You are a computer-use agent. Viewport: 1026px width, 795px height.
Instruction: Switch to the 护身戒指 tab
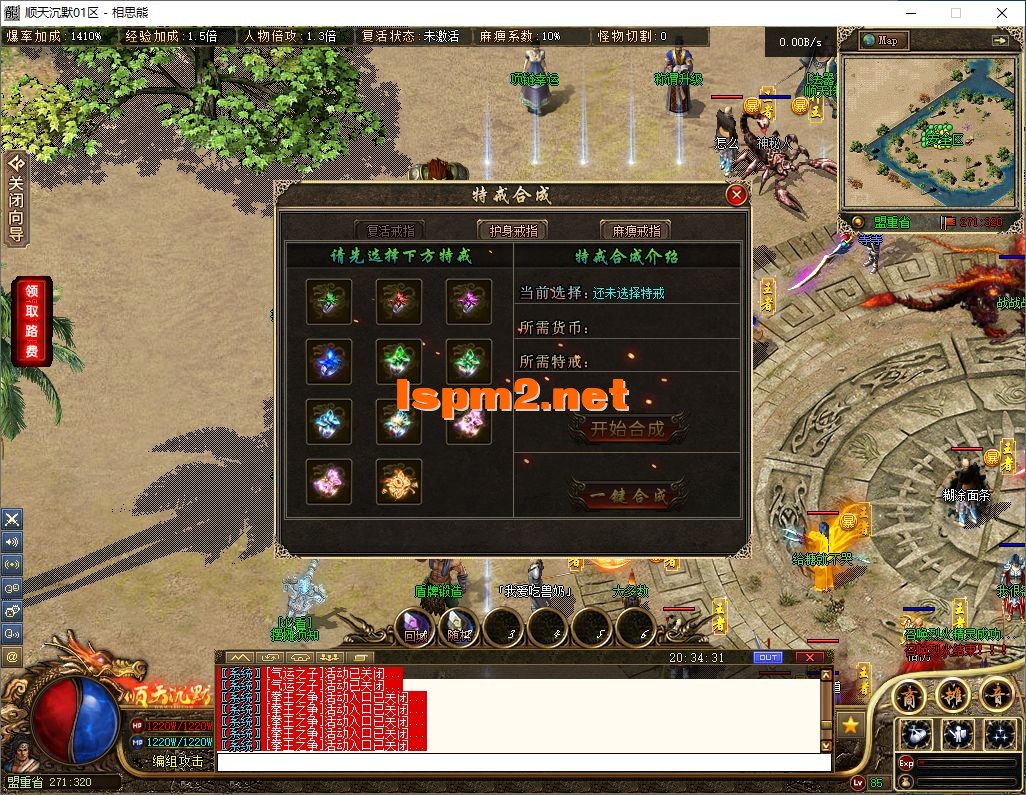point(512,230)
